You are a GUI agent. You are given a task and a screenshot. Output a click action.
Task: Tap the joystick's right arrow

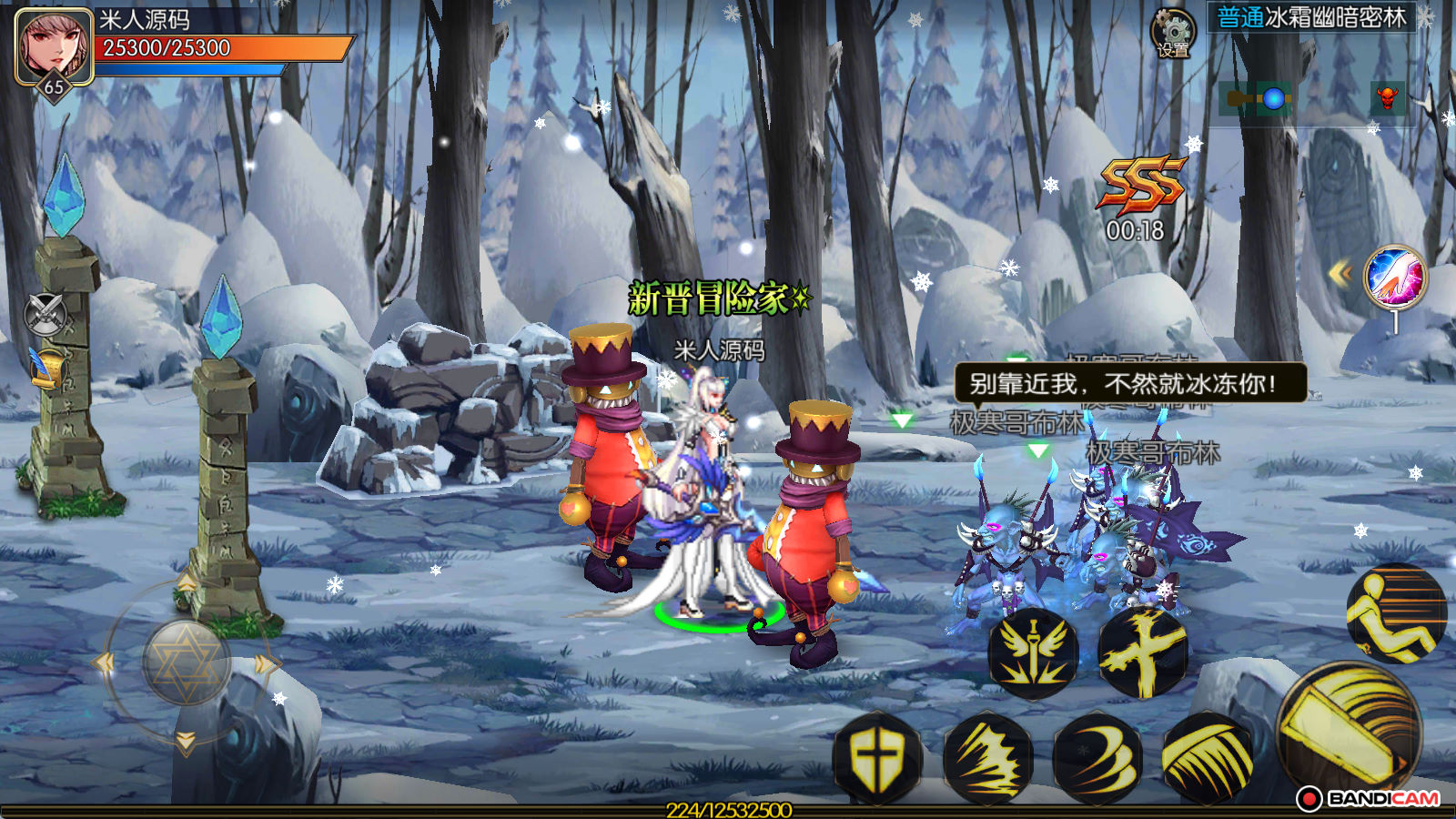tap(264, 664)
